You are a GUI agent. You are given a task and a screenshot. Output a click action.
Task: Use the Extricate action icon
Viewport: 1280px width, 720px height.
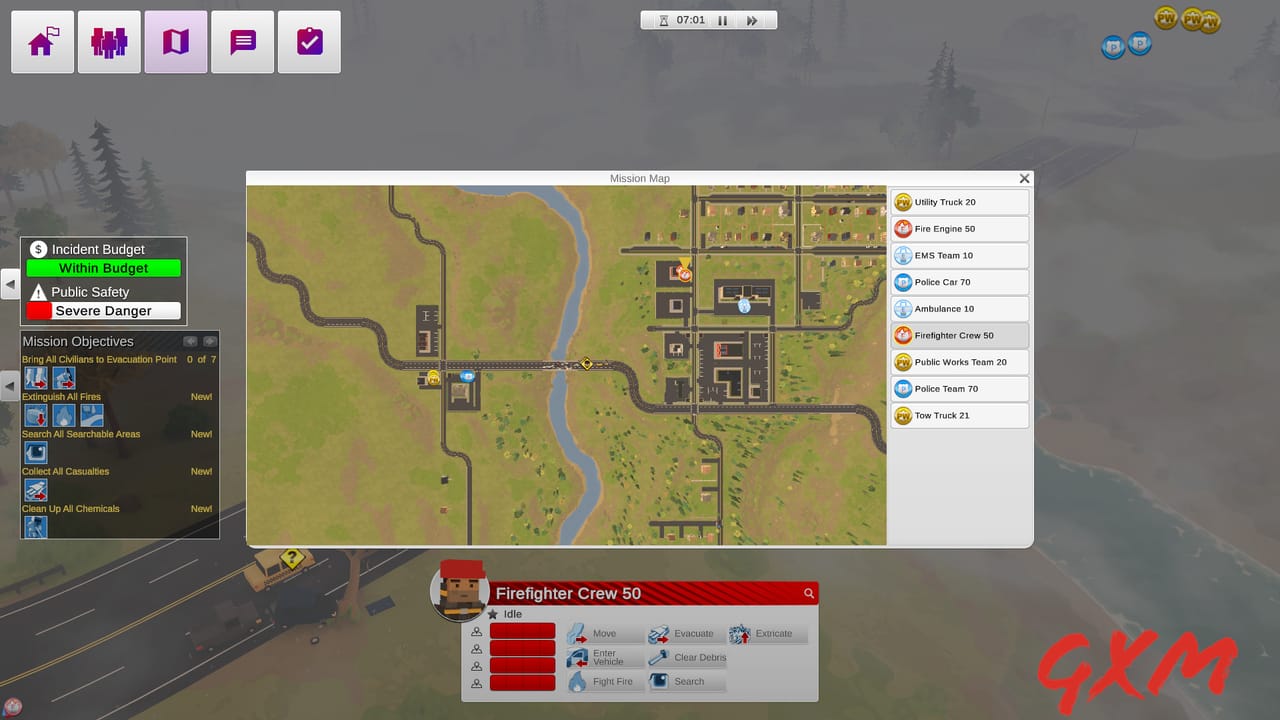click(740, 633)
